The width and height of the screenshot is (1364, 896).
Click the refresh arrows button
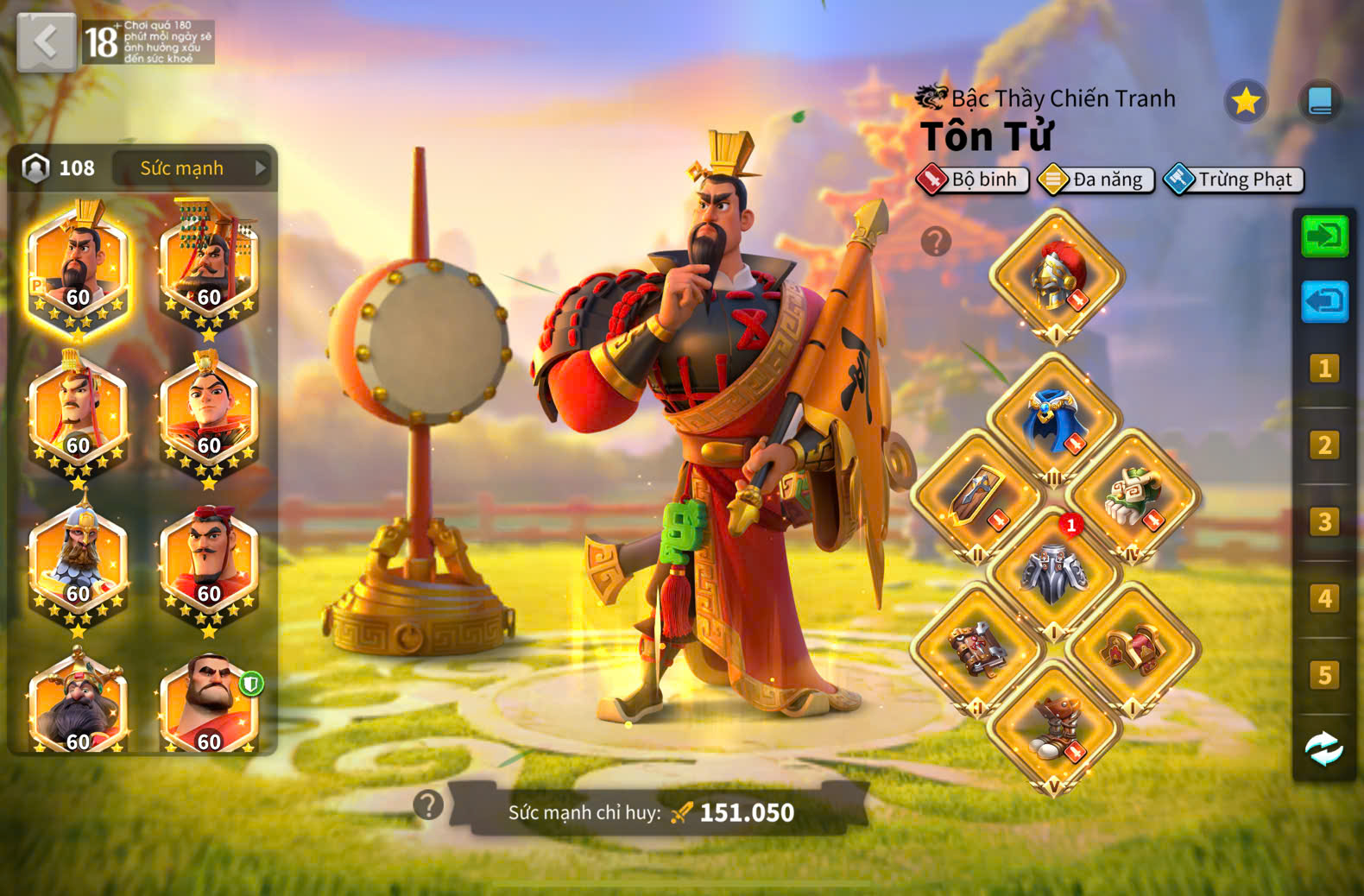point(1324,749)
